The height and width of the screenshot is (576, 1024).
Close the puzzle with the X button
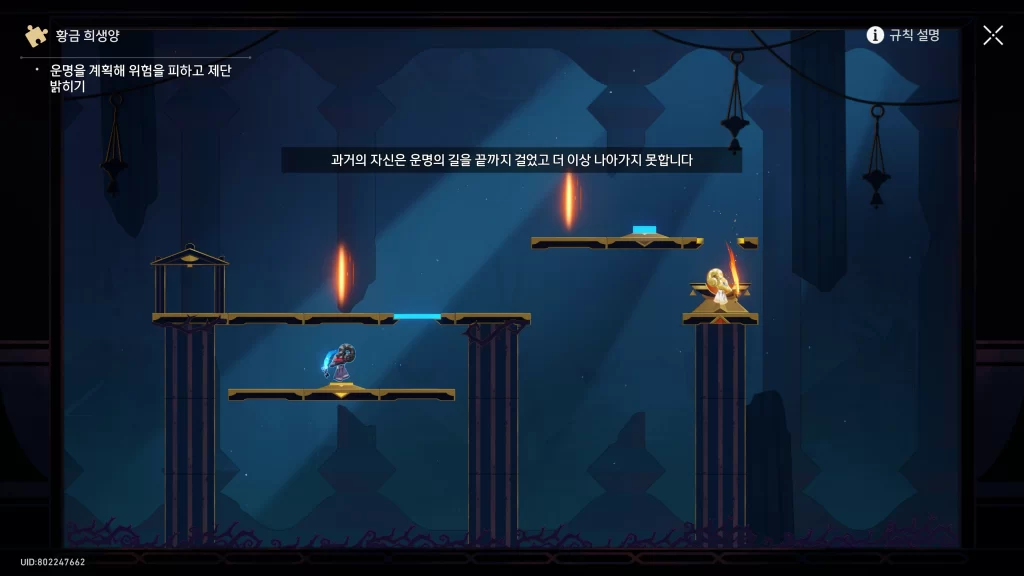coord(993,35)
